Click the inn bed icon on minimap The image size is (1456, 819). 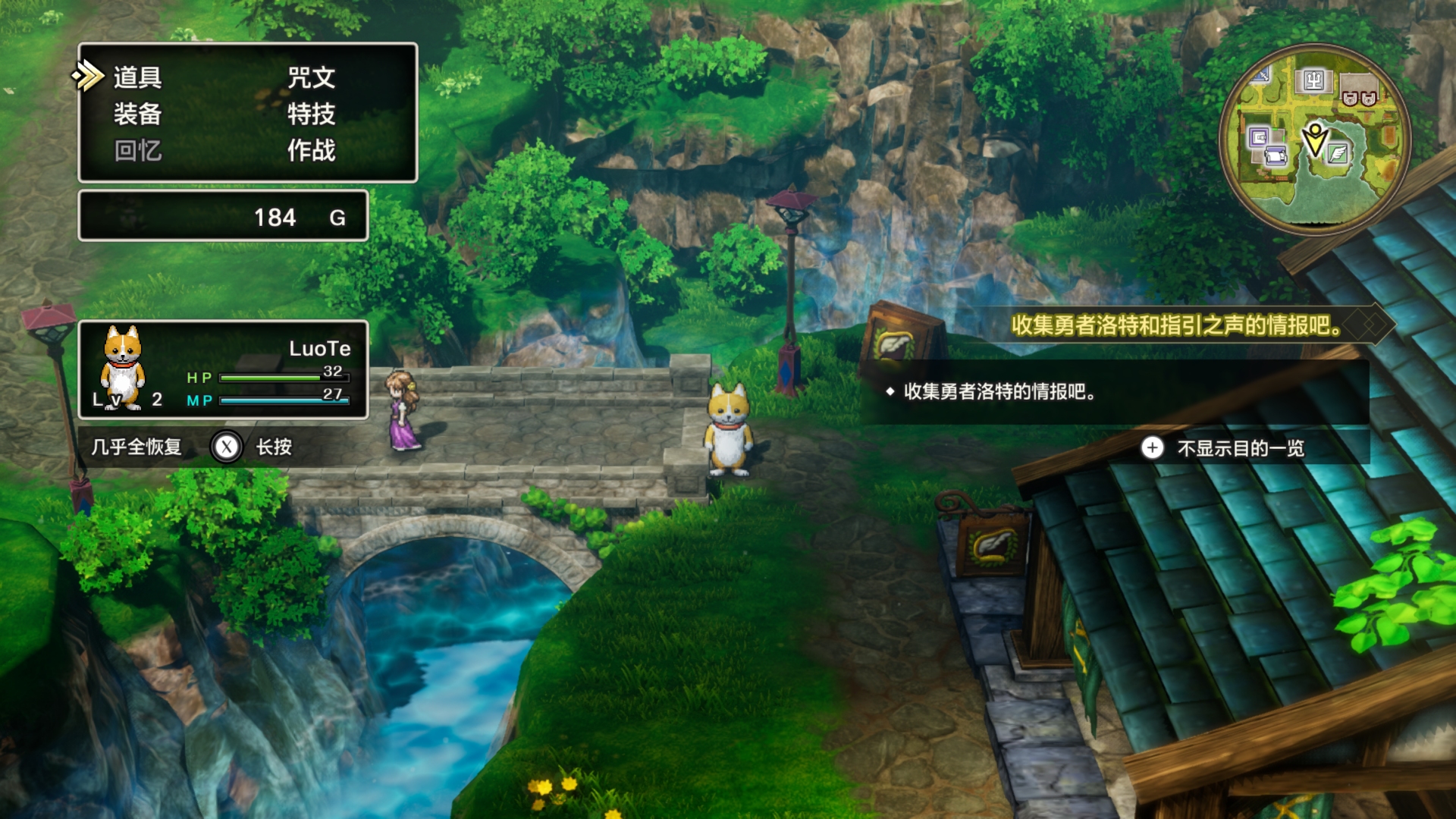pos(1276,155)
